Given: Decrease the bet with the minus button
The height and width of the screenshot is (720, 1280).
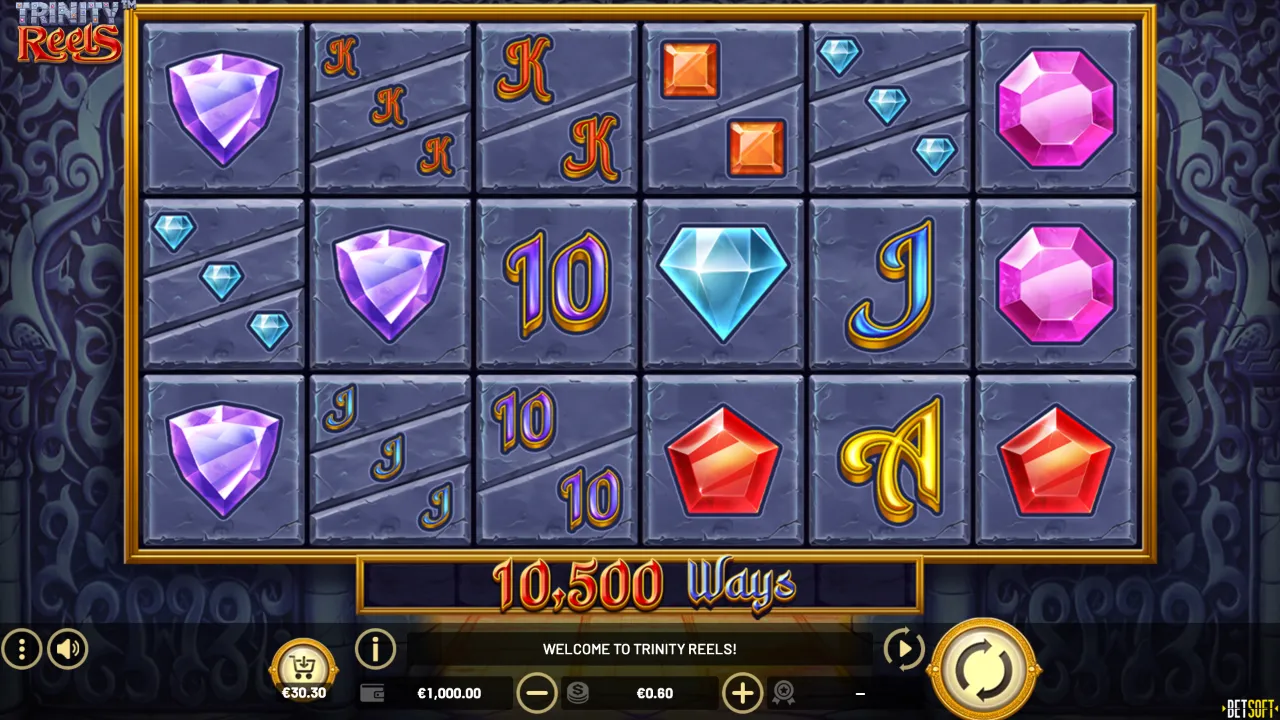Looking at the screenshot, I should click(x=537, y=693).
